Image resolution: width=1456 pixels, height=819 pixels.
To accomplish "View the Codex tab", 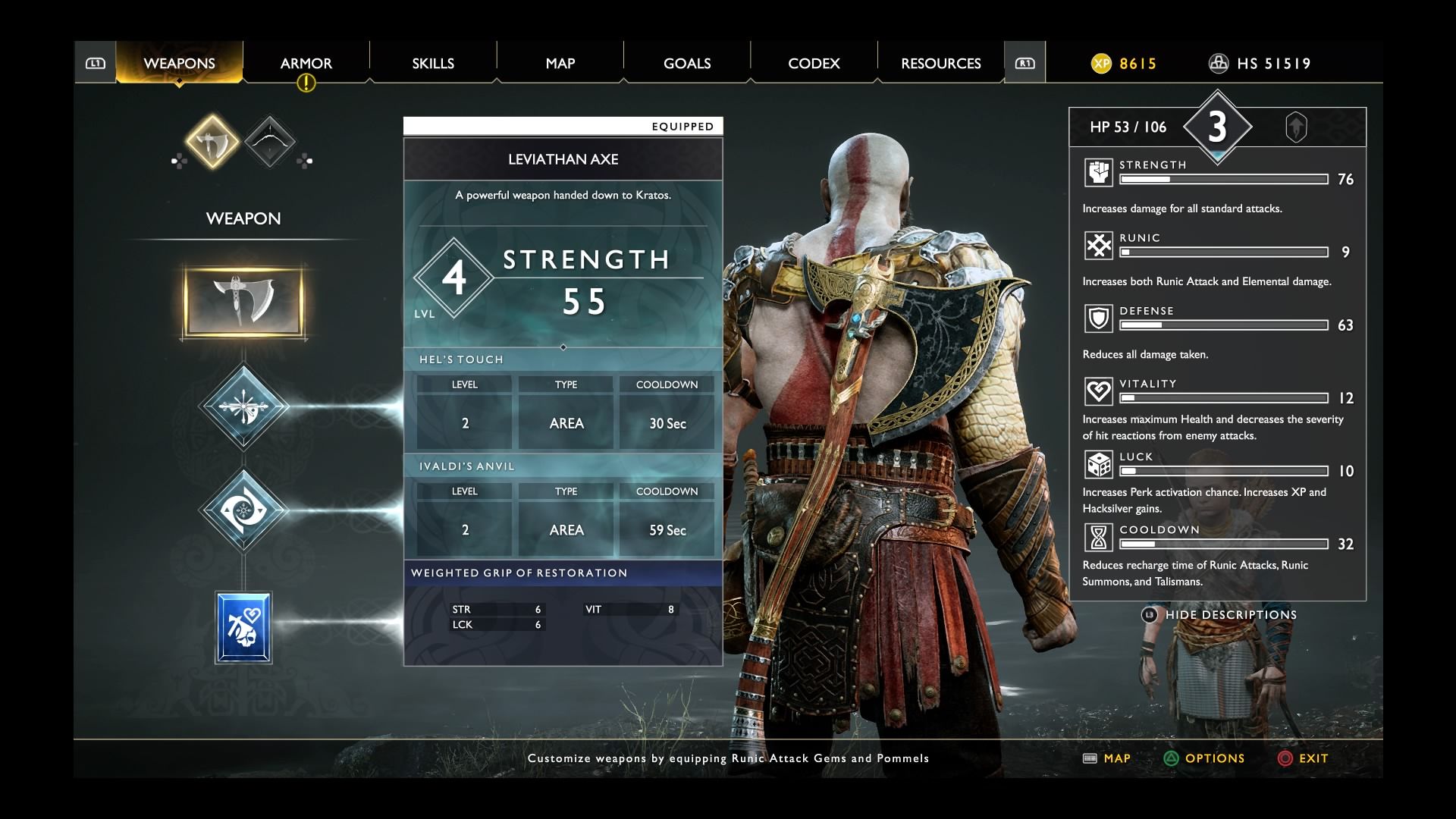I will pyautogui.click(x=814, y=63).
